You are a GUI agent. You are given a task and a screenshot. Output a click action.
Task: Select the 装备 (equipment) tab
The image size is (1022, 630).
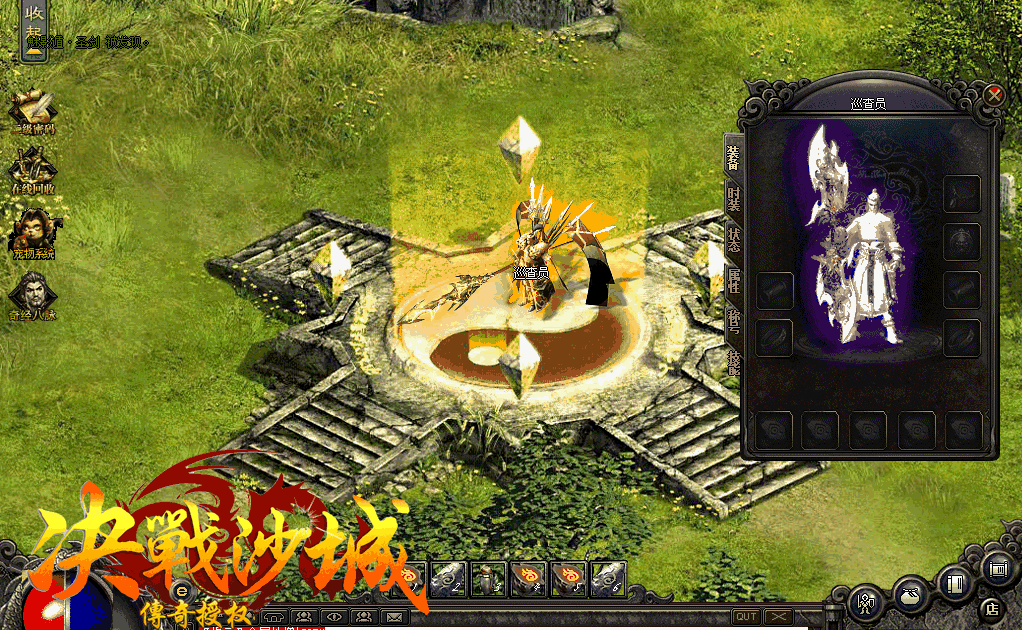pos(734,156)
